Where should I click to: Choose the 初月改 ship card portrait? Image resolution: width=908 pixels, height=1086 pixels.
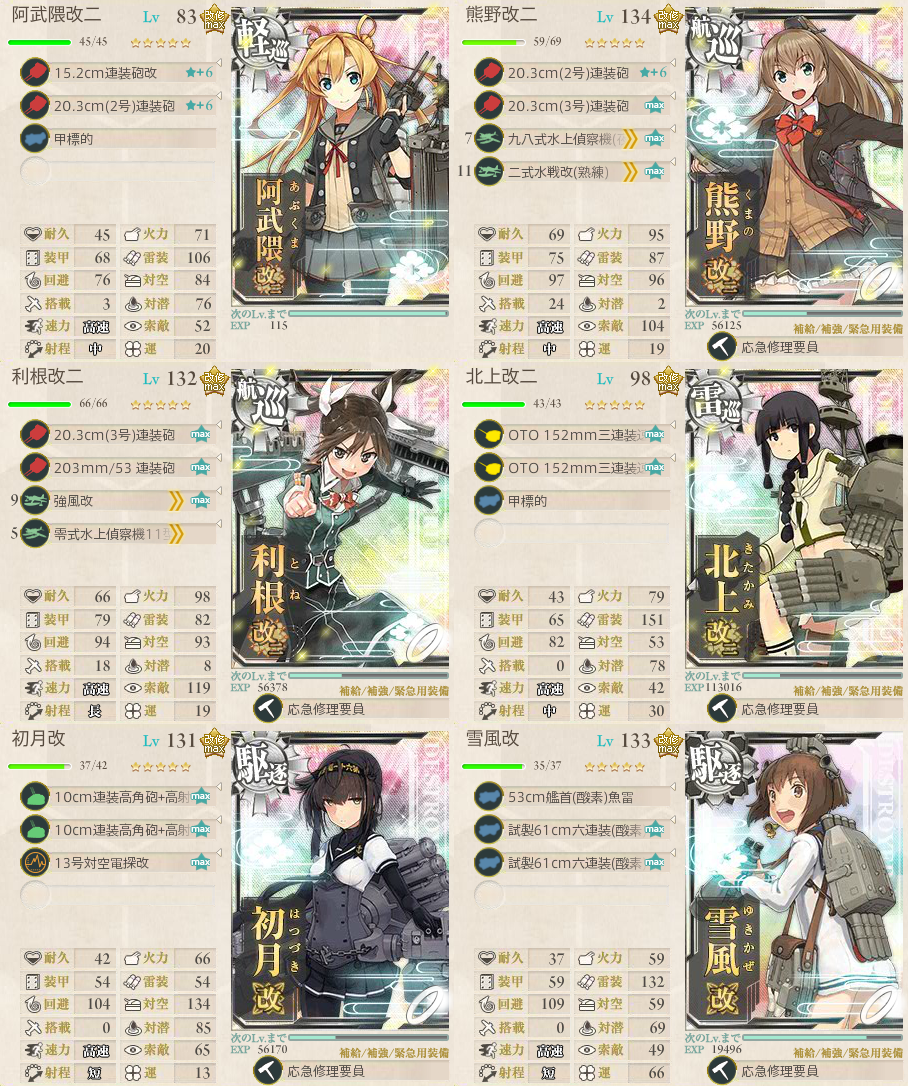pos(340,890)
